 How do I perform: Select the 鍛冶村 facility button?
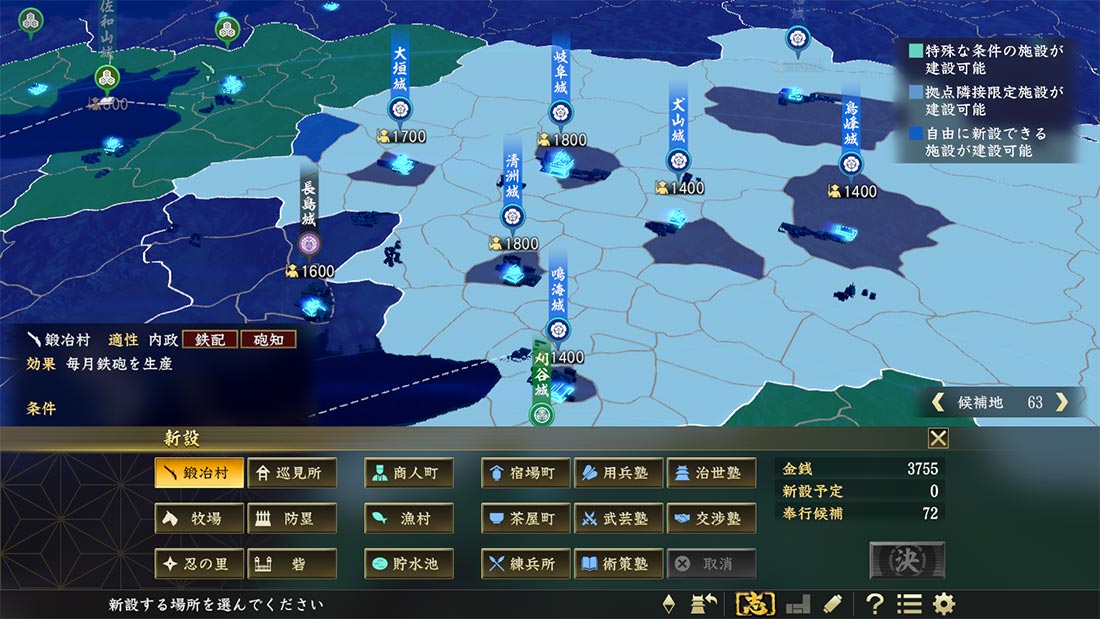[x=199, y=473]
